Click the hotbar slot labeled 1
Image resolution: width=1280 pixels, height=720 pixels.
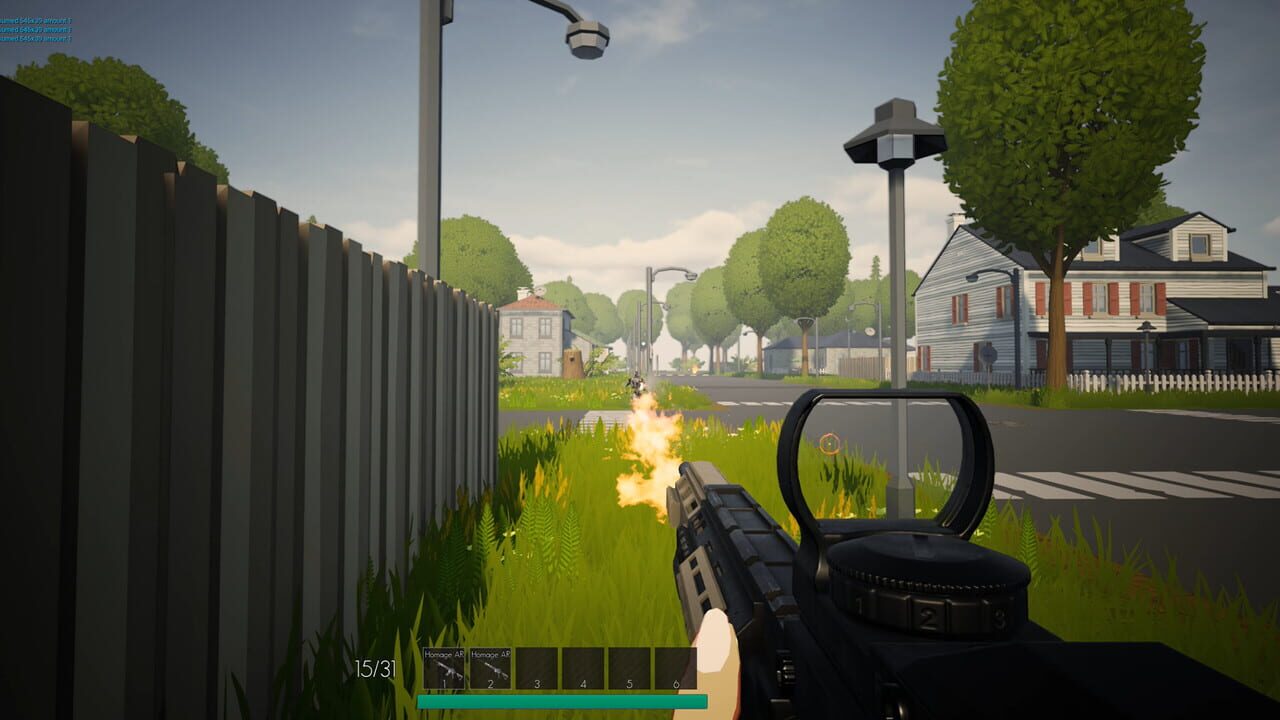(x=444, y=683)
